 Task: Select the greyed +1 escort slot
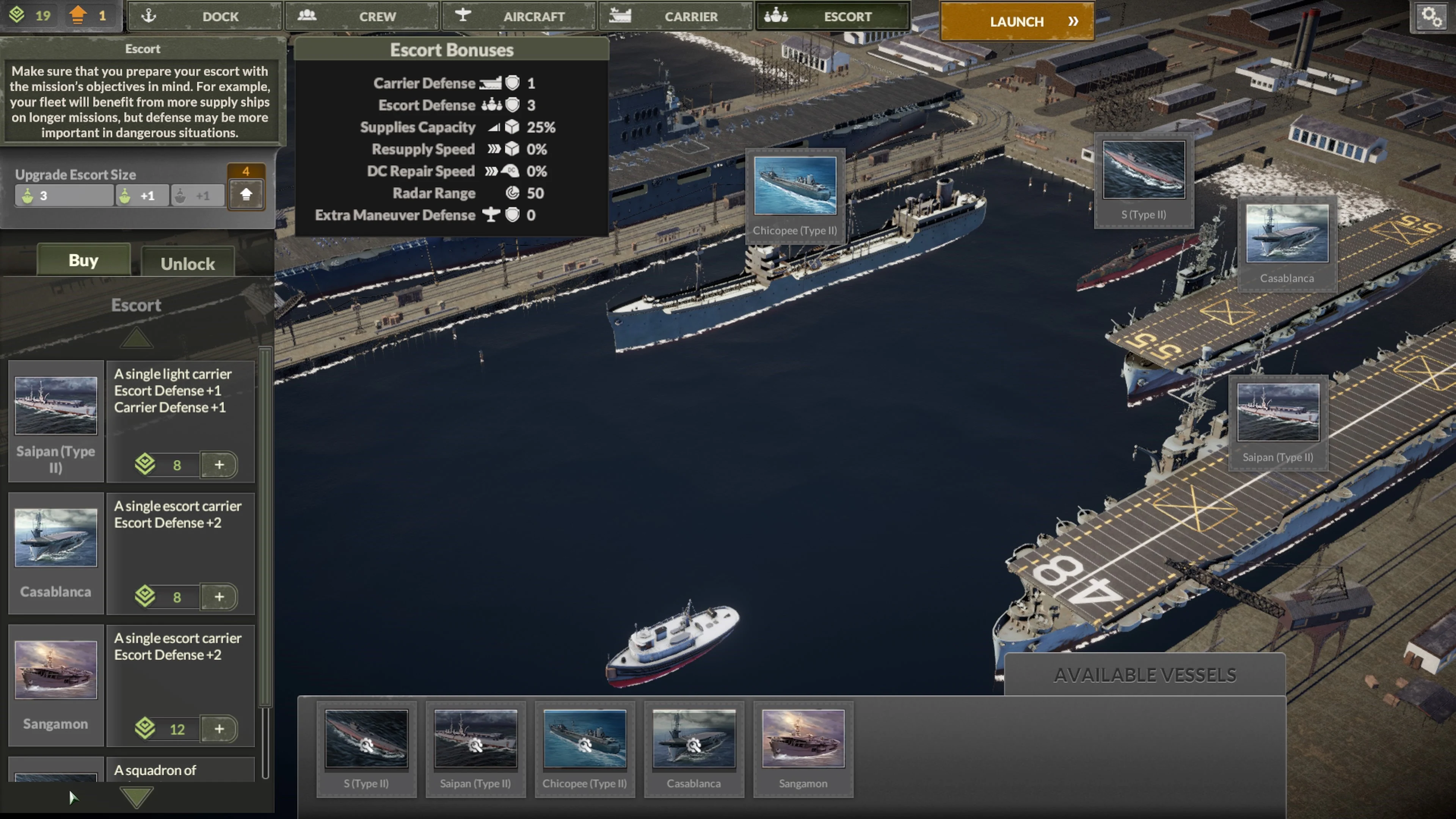click(x=197, y=196)
